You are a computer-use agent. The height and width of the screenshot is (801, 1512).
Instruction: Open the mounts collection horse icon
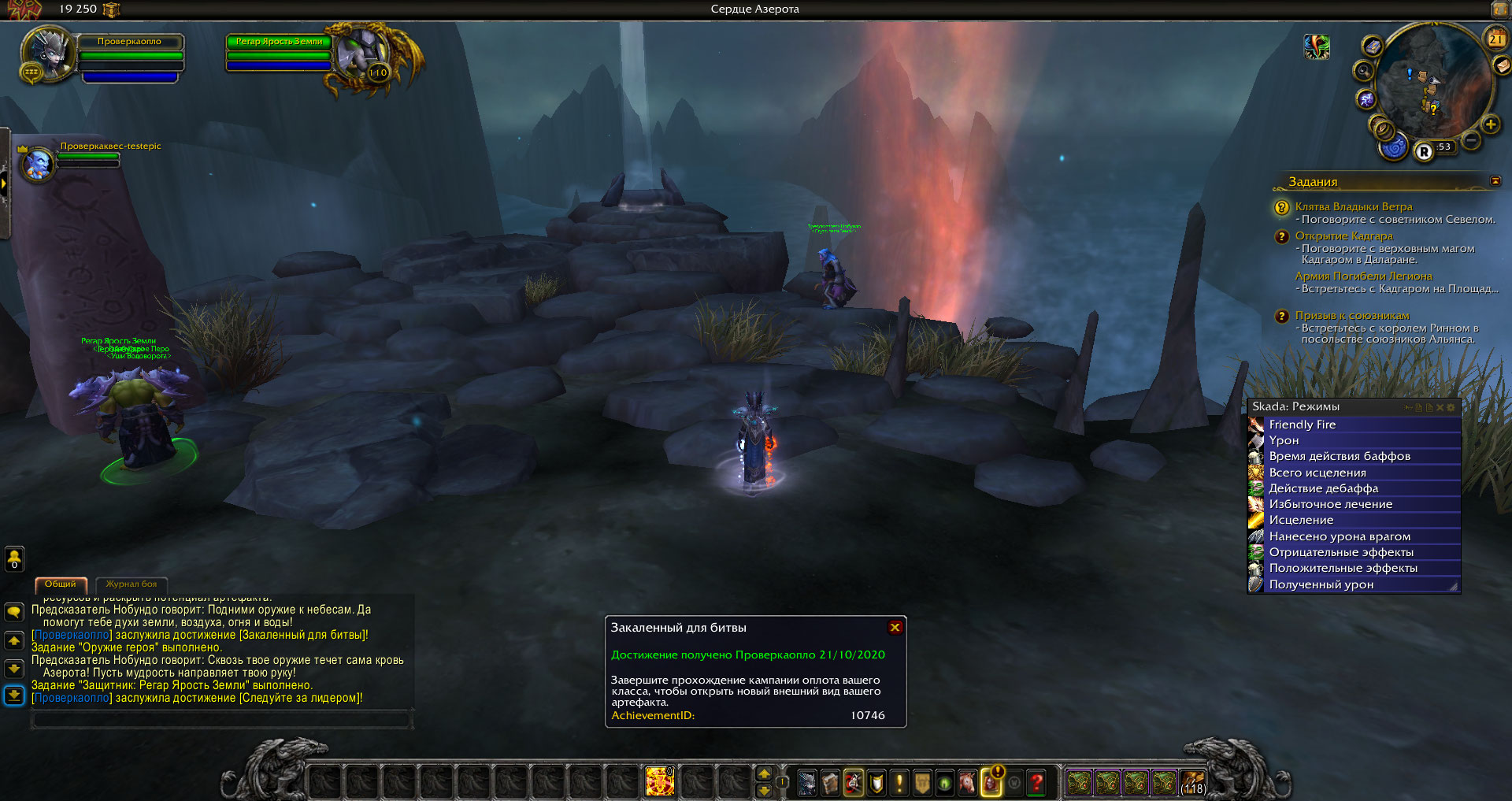(x=968, y=782)
